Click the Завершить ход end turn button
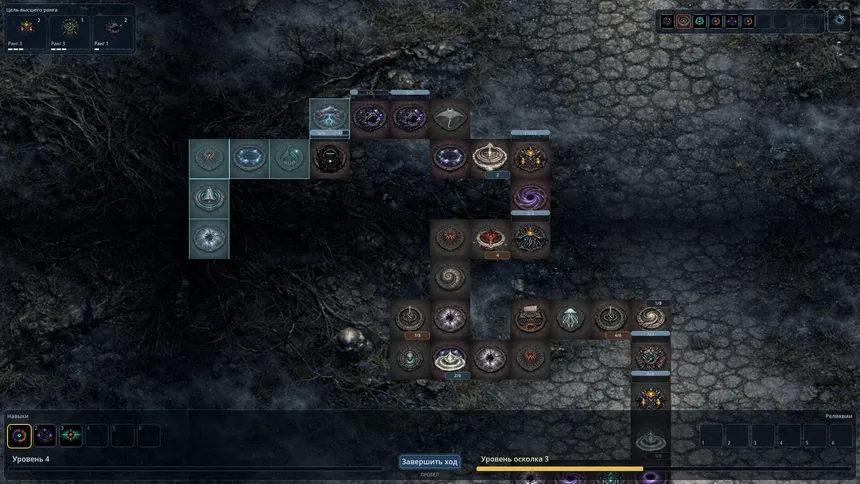860x484 pixels. coord(429,461)
